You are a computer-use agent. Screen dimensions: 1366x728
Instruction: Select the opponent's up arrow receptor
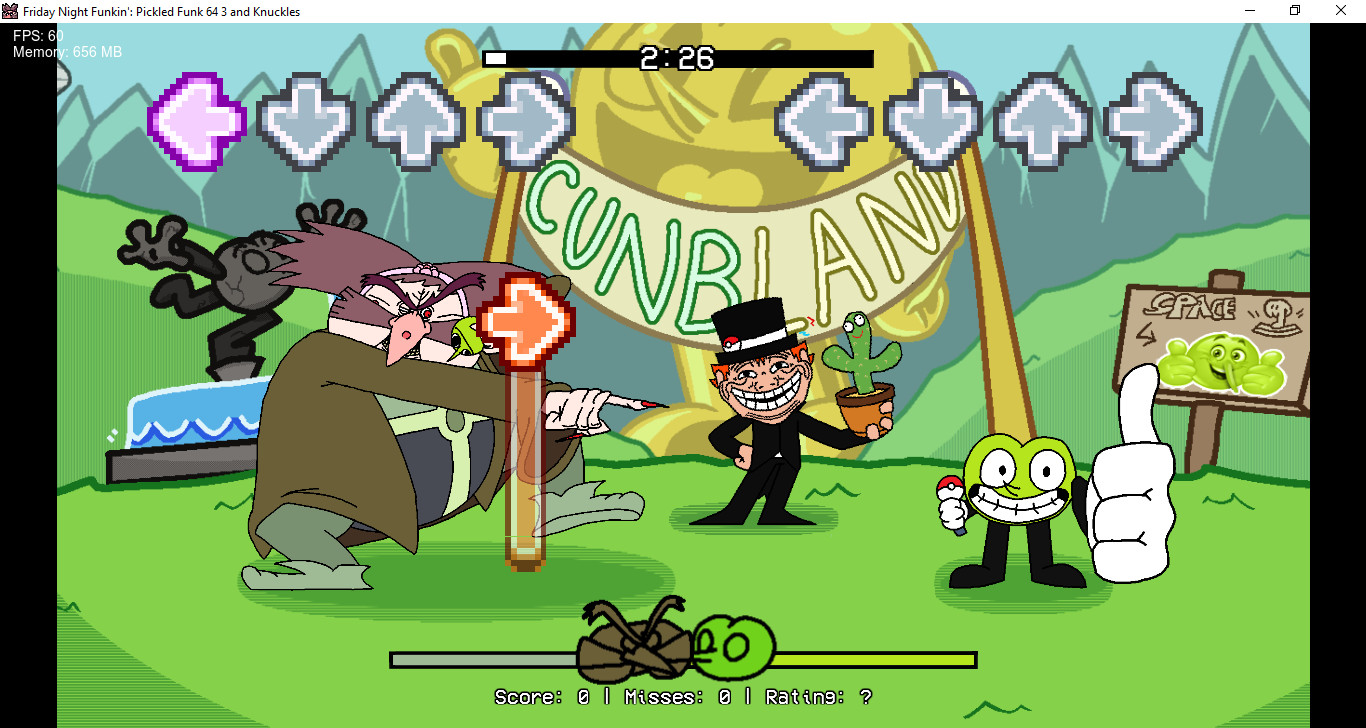point(416,120)
